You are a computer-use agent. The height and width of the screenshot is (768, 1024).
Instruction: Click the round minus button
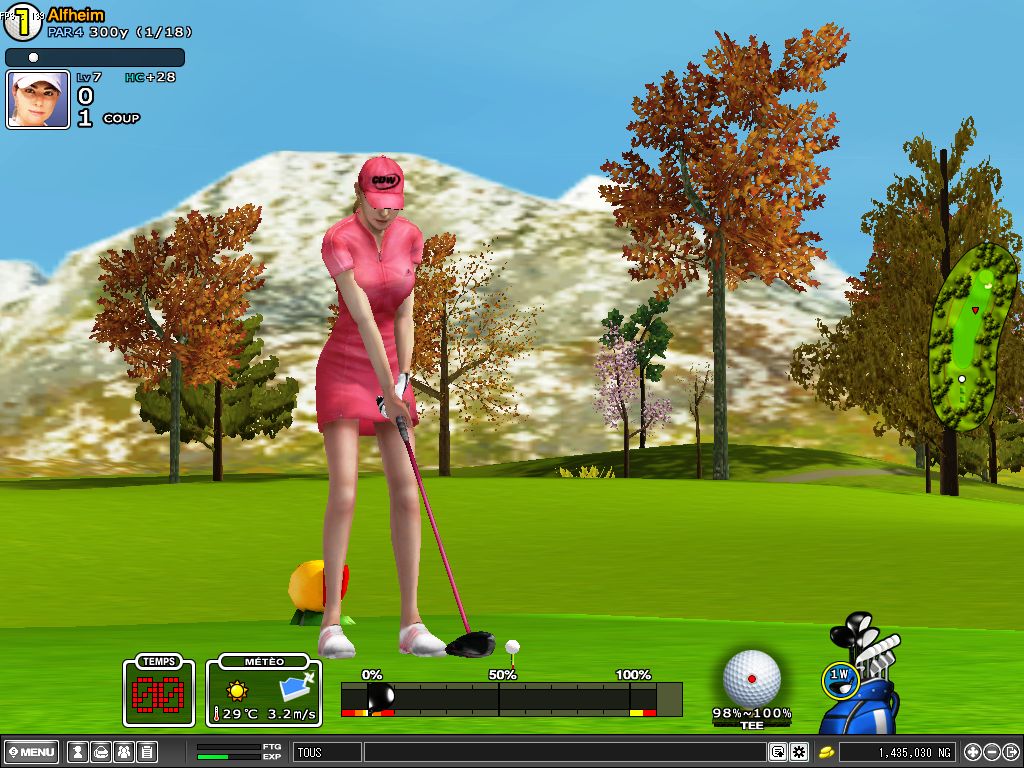(x=992, y=752)
